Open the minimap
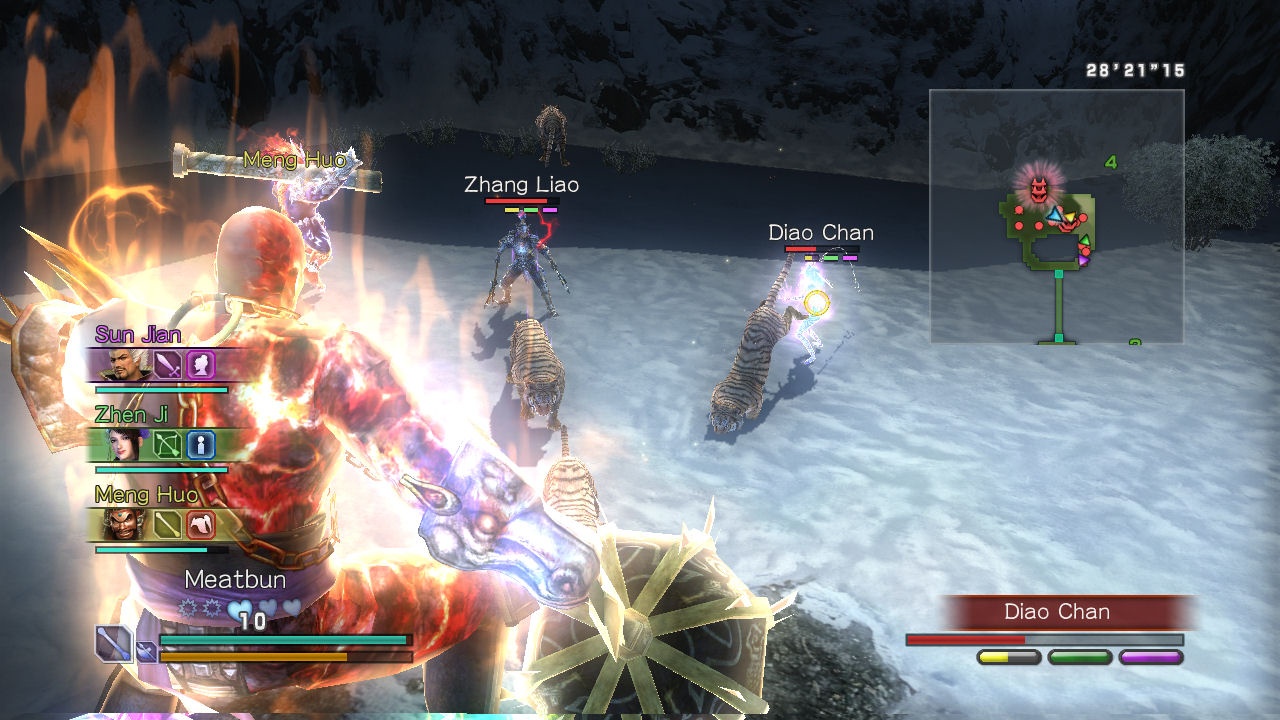 click(1056, 216)
